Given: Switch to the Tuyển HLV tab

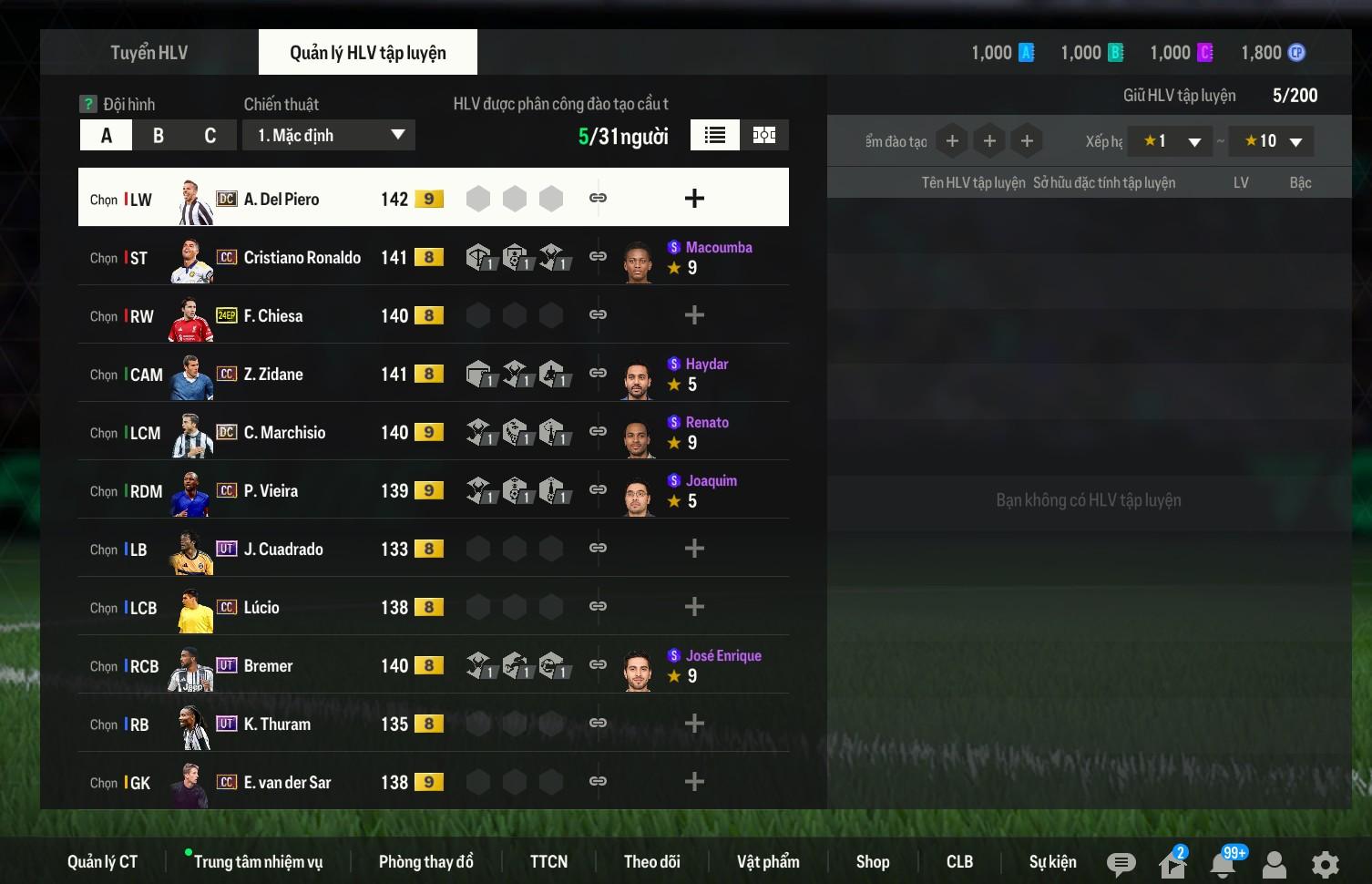Looking at the screenshot, I should tap(148, 53).
